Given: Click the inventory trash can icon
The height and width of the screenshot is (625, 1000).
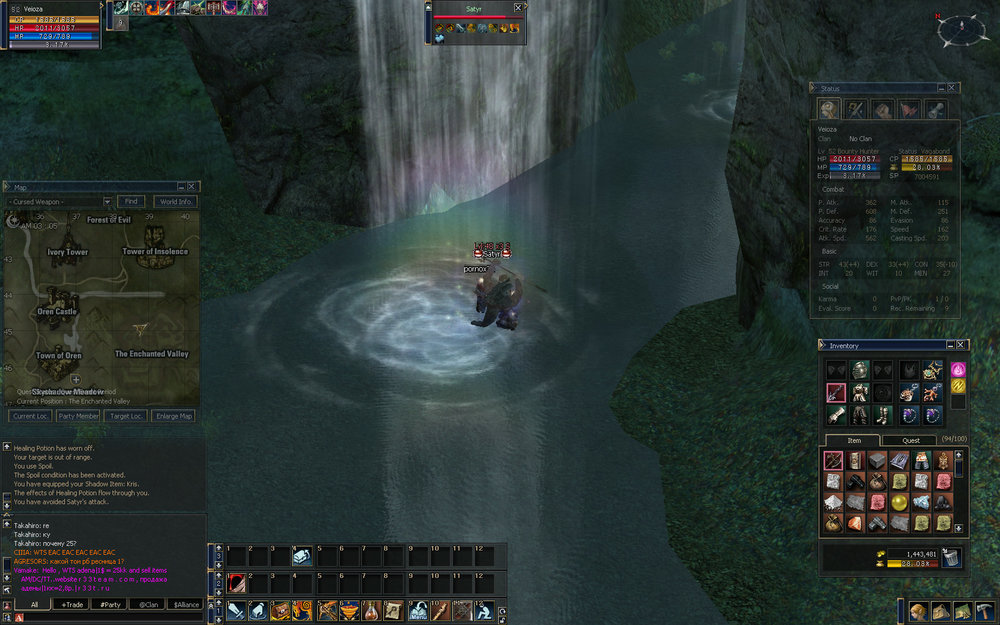Looking at the screenshot, I should (x=950, y=558).
